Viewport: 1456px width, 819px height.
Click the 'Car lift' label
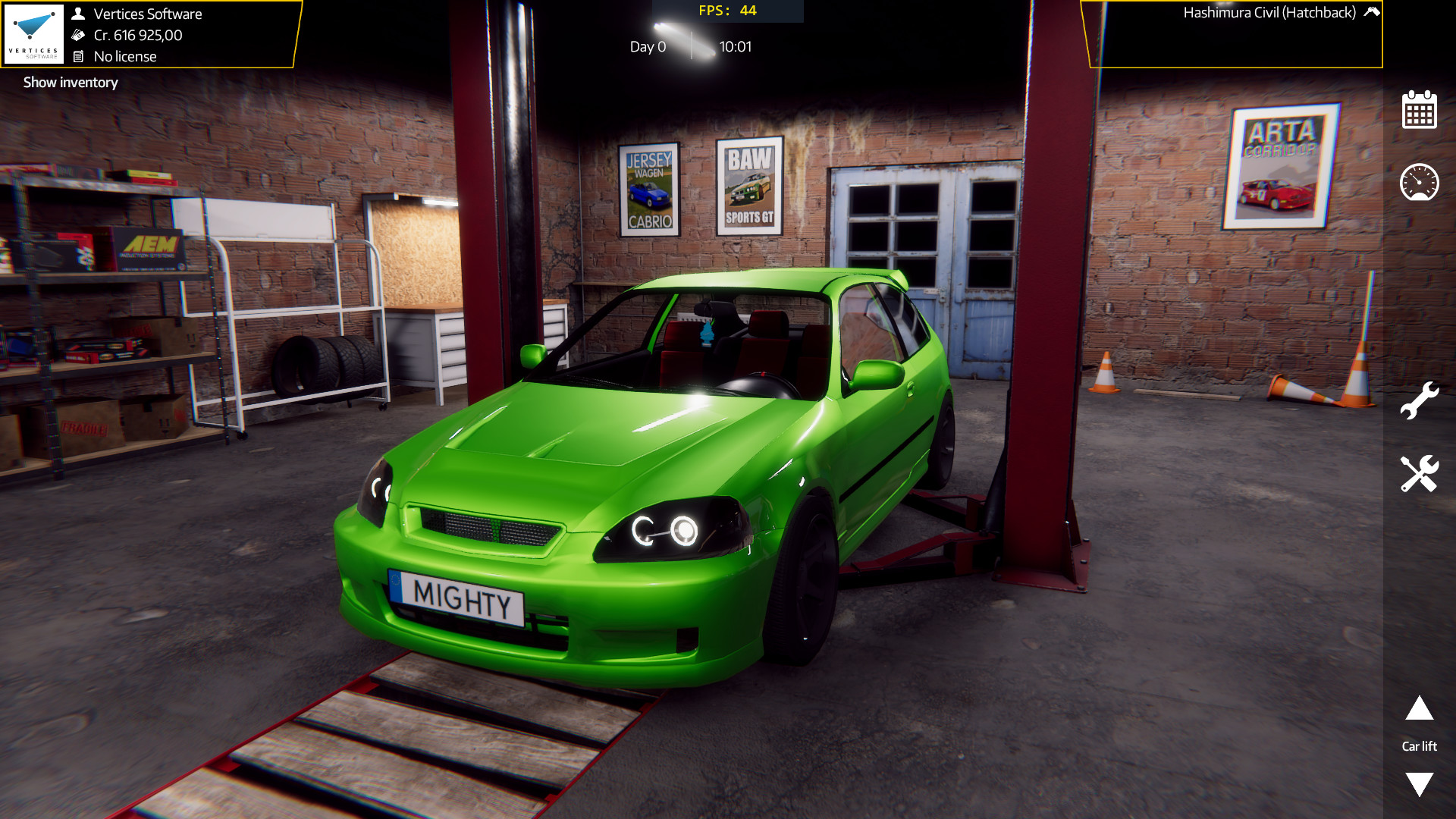point(1419,746)
